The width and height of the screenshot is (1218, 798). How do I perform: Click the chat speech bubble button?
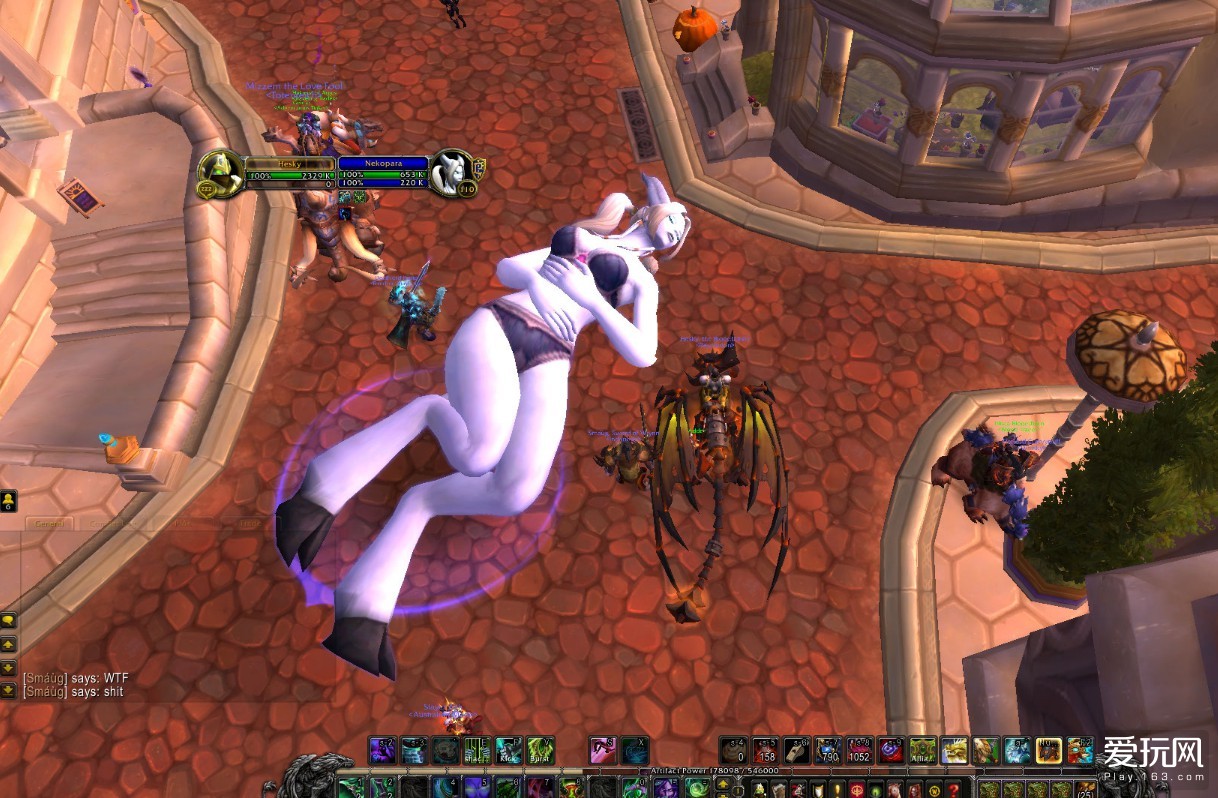[9, 620]
